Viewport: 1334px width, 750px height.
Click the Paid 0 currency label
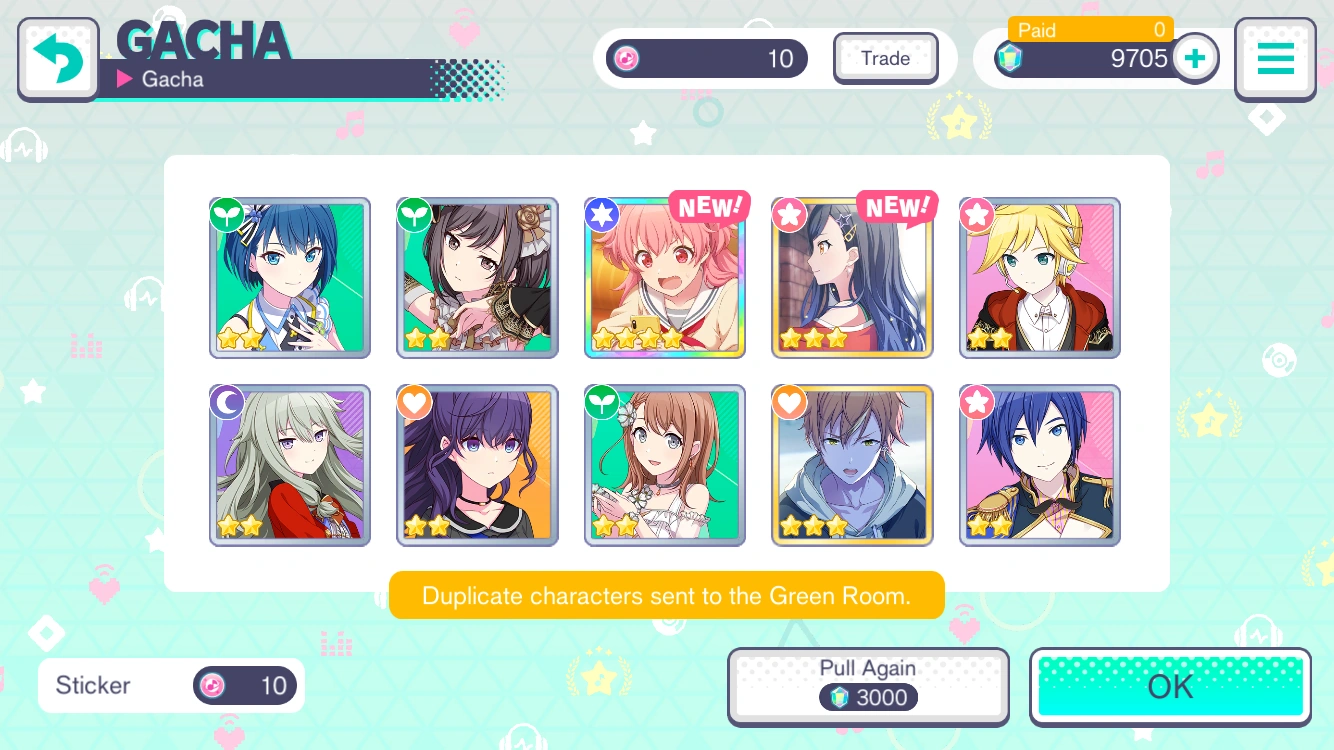click(x=1090, y=30)
